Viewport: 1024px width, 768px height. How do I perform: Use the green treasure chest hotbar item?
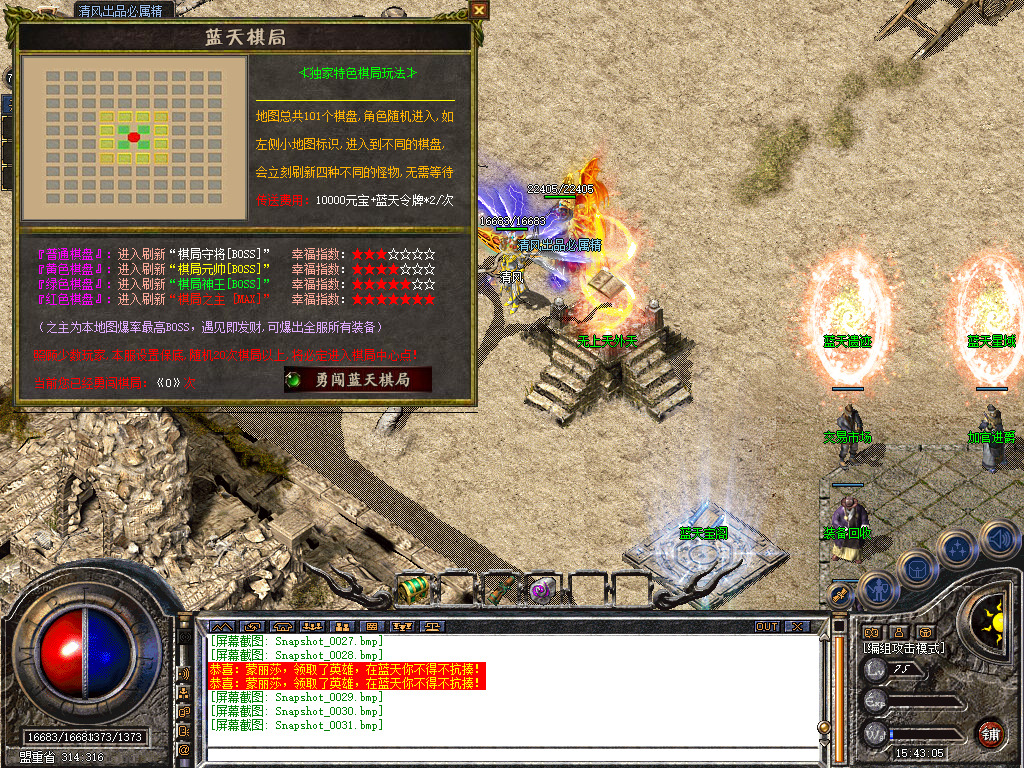[x=412, y=590]
